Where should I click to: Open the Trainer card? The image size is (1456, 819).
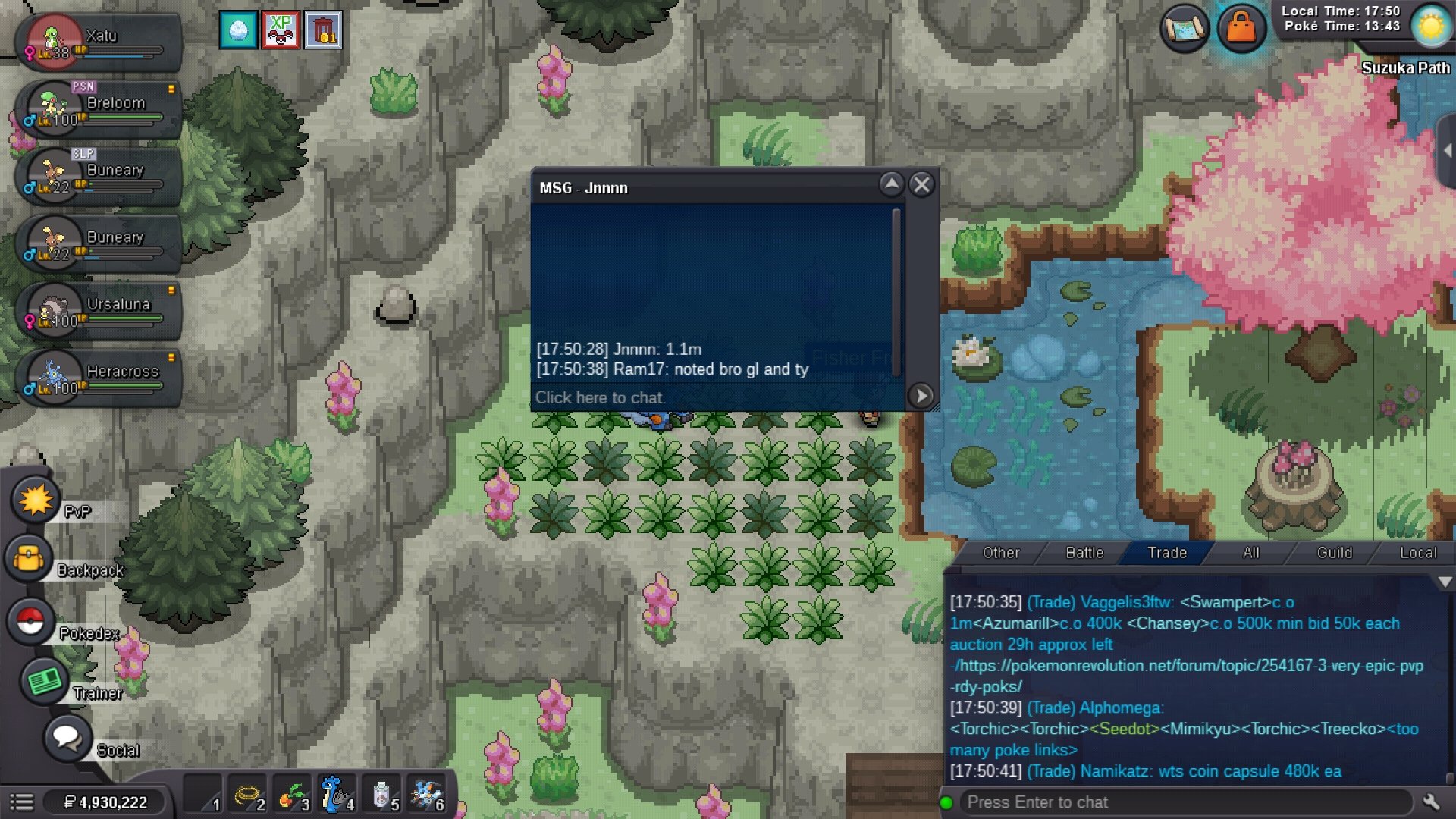click(45, 681)
